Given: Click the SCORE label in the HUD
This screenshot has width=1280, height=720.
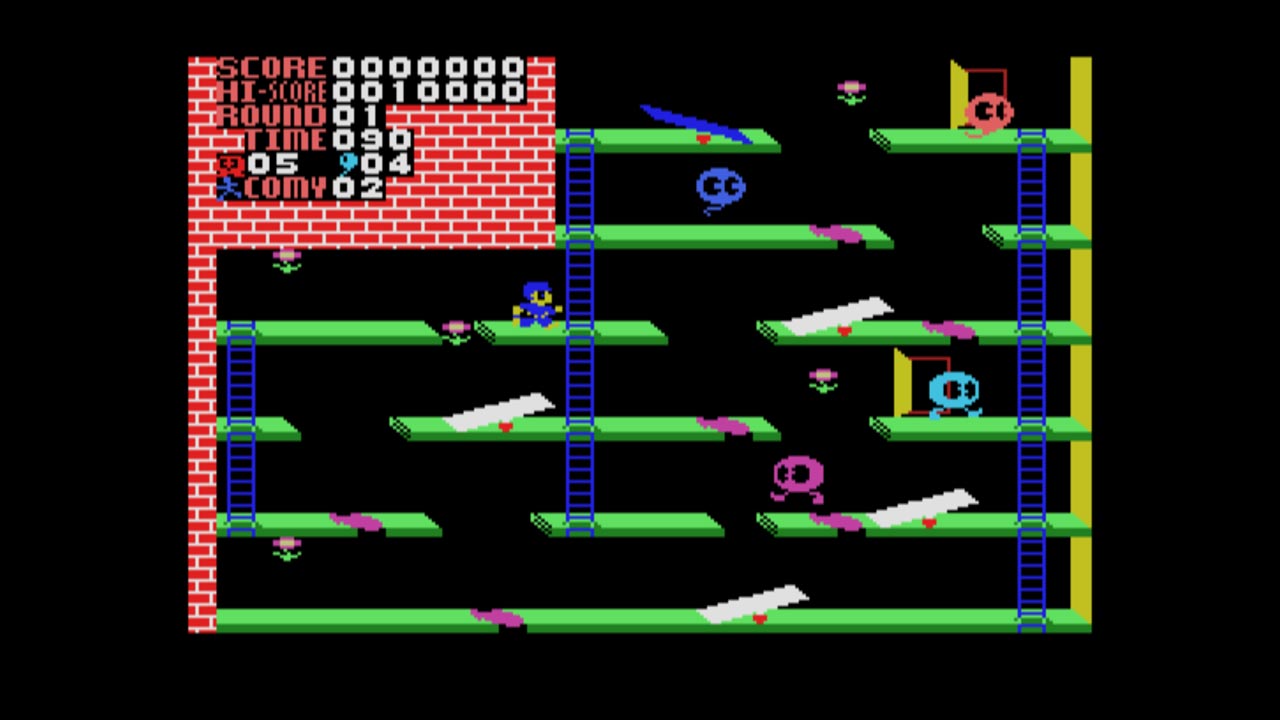Looking at the screenshot, I should 270,67.
